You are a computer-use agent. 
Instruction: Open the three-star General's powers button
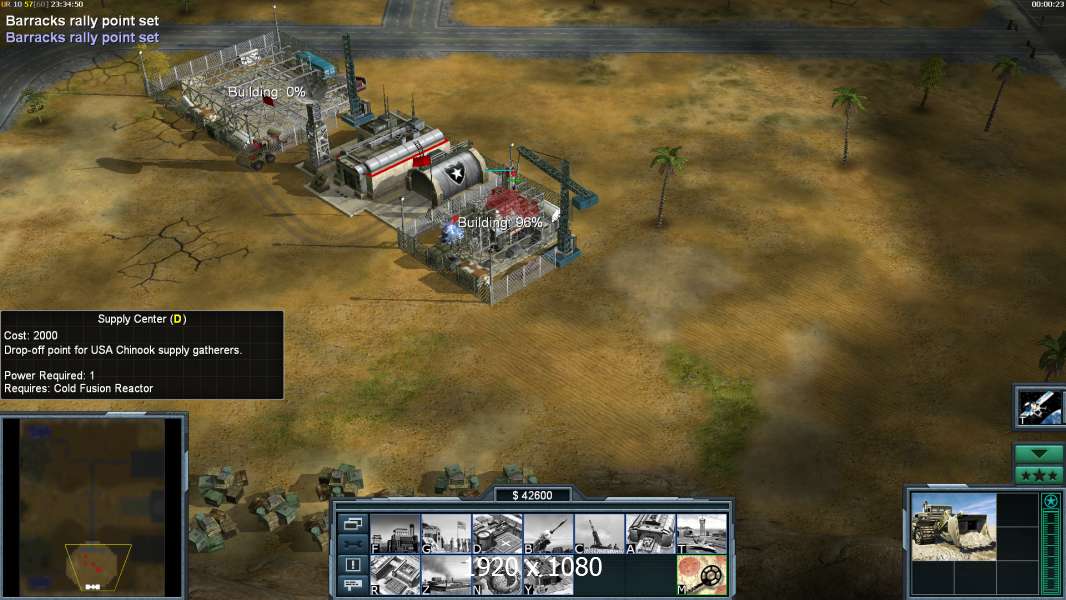[x=1038, y=475]
